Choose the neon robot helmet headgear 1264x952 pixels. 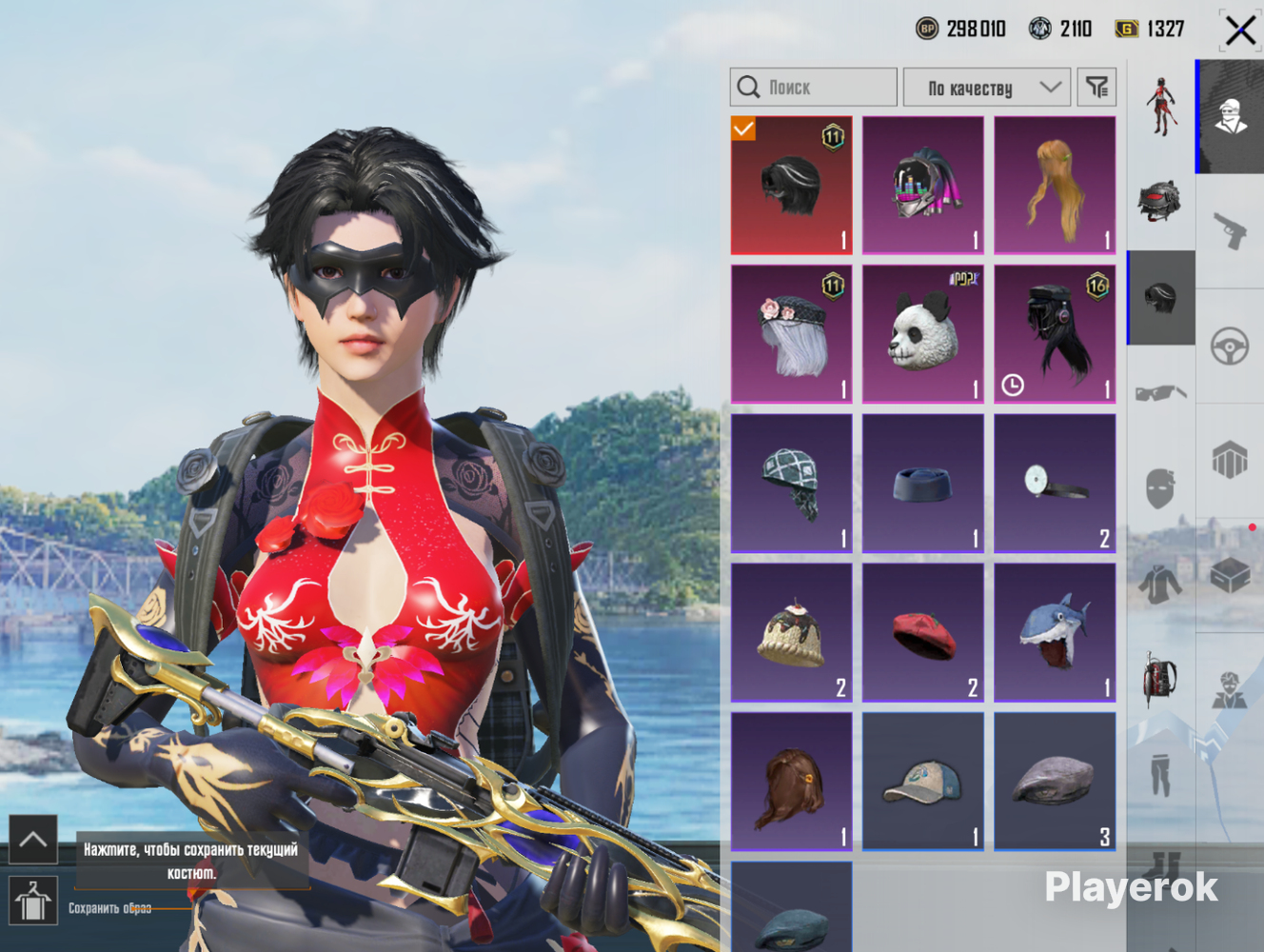tap(923, 186)
